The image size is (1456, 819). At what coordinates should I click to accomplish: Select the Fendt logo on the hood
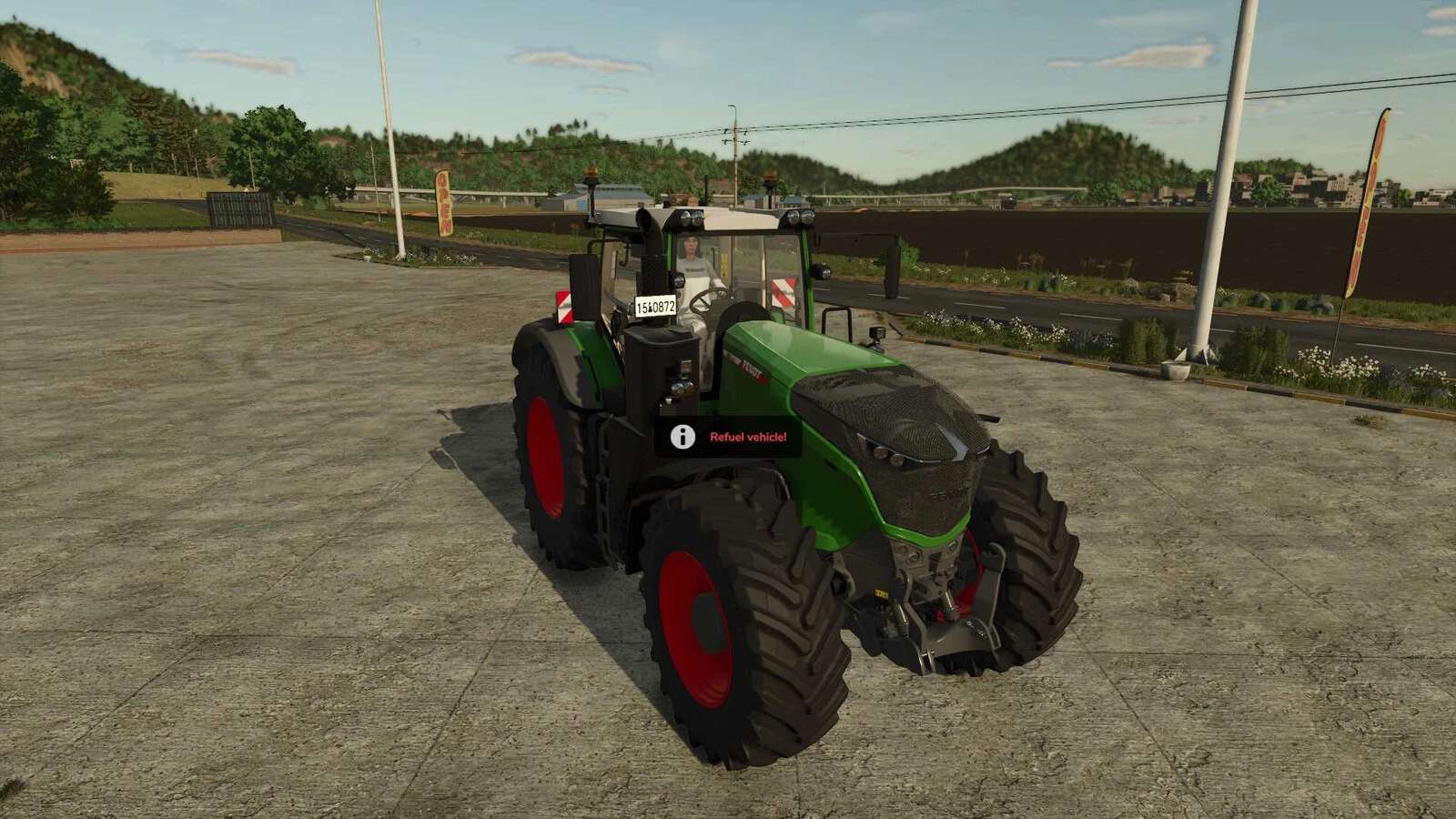748,368
